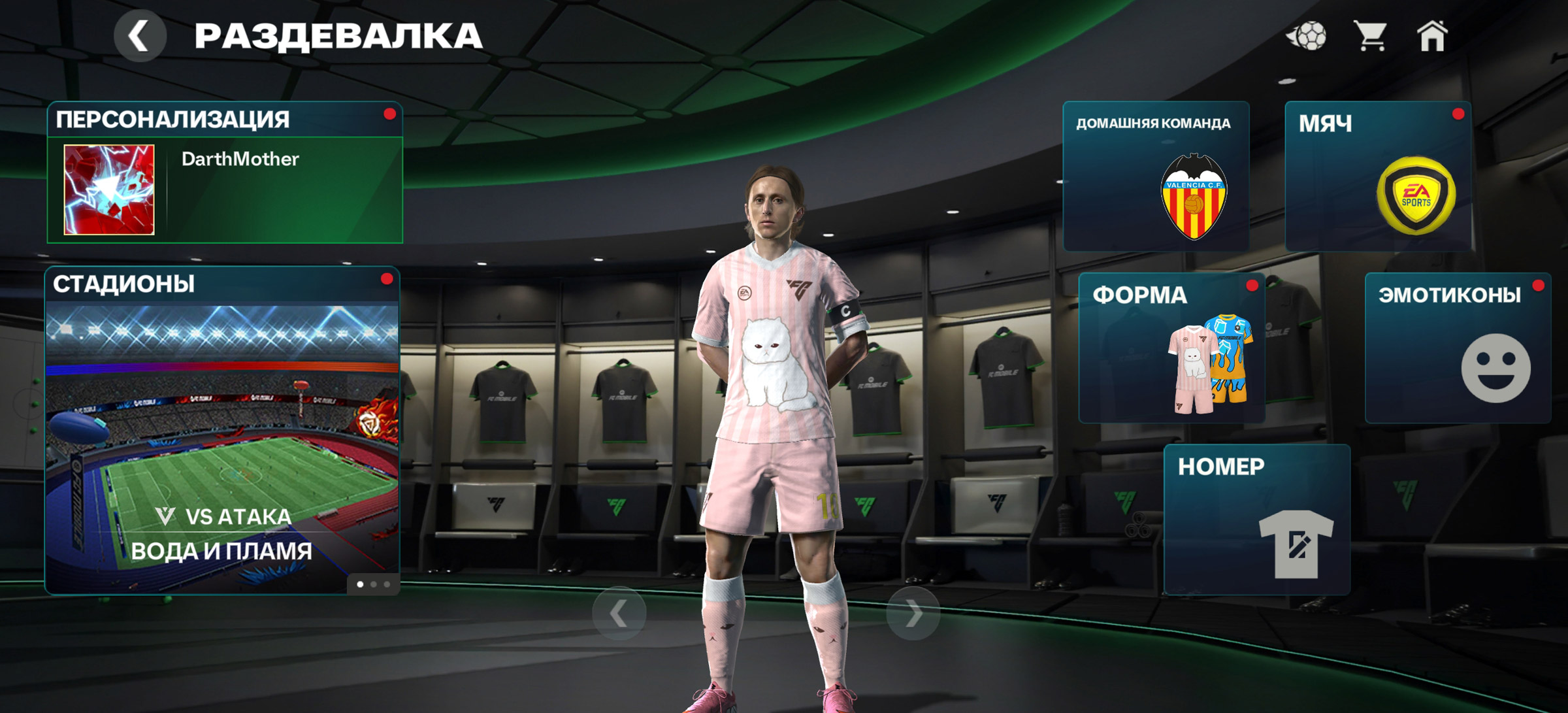Show the previous player with left arrow

click(x=619, y=614)
